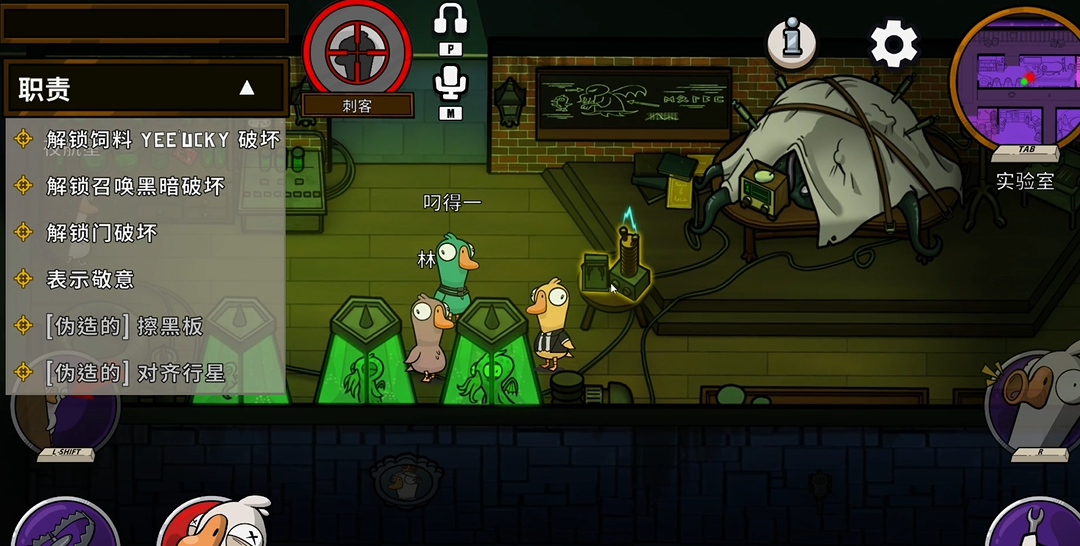Select the 表示敬意 task entry
Viewport: 1080px width, 546px height.
(90, 279)
